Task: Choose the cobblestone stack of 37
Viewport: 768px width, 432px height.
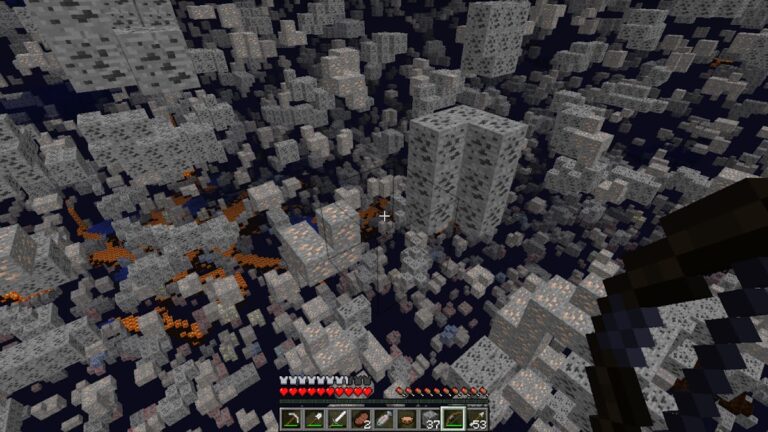Action: pyautogui.click(x=430, y=418)
